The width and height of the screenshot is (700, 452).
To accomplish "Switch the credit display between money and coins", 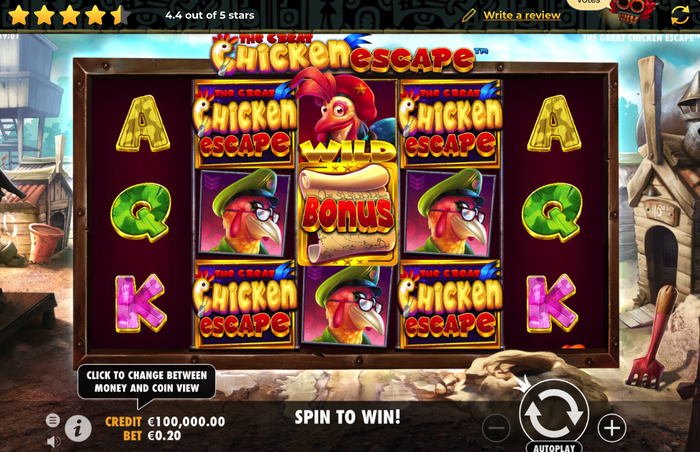I will 165,422.
